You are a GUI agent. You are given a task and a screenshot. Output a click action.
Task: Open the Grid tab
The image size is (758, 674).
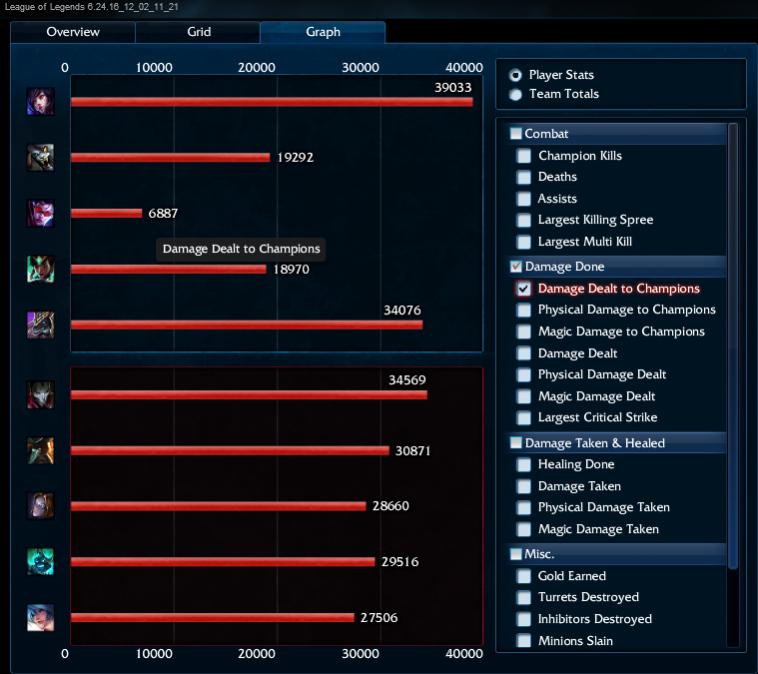coord(199,32)
